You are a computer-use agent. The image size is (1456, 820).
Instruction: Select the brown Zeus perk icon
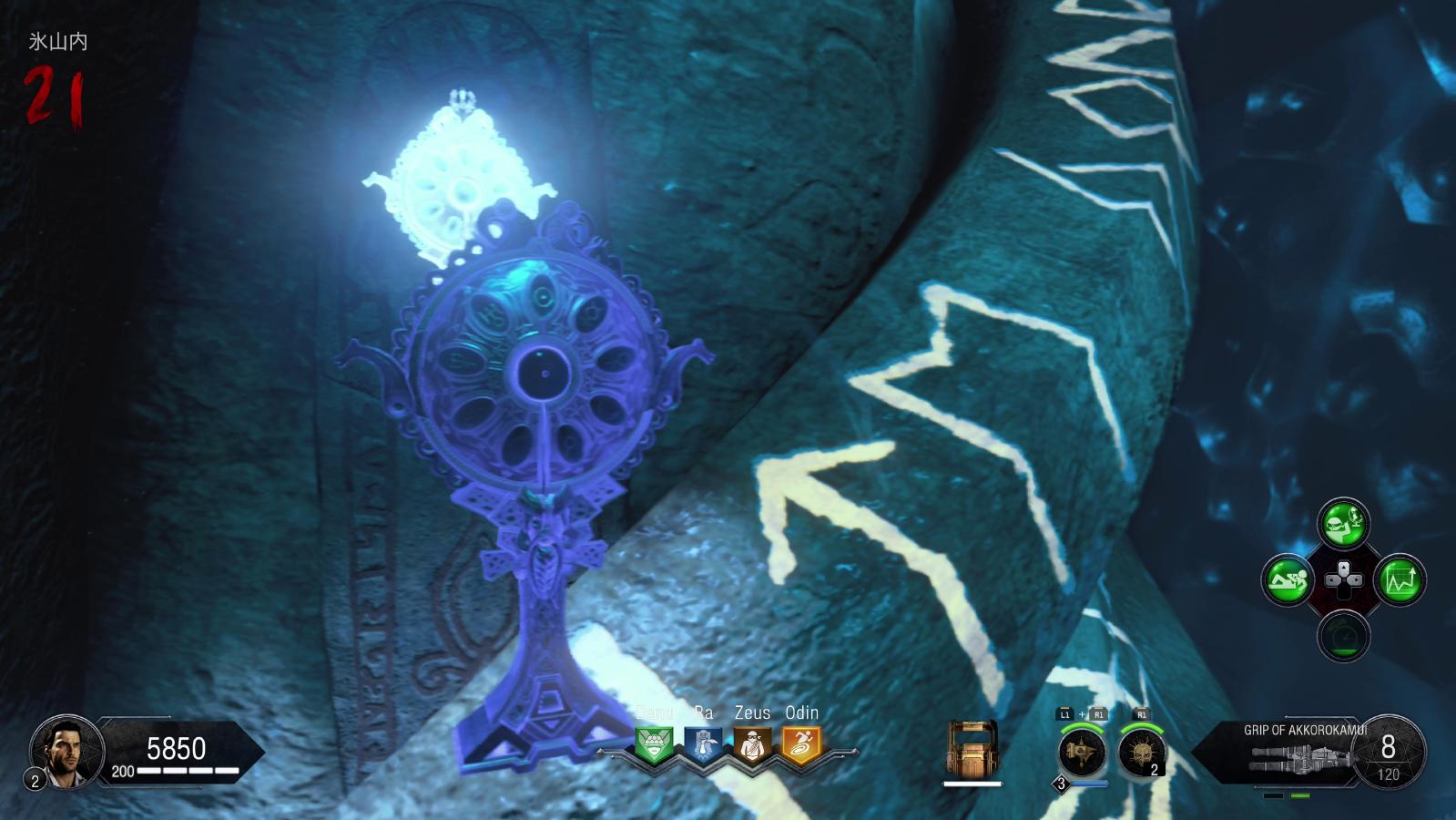pyautogui.click(x=752, y=745)
